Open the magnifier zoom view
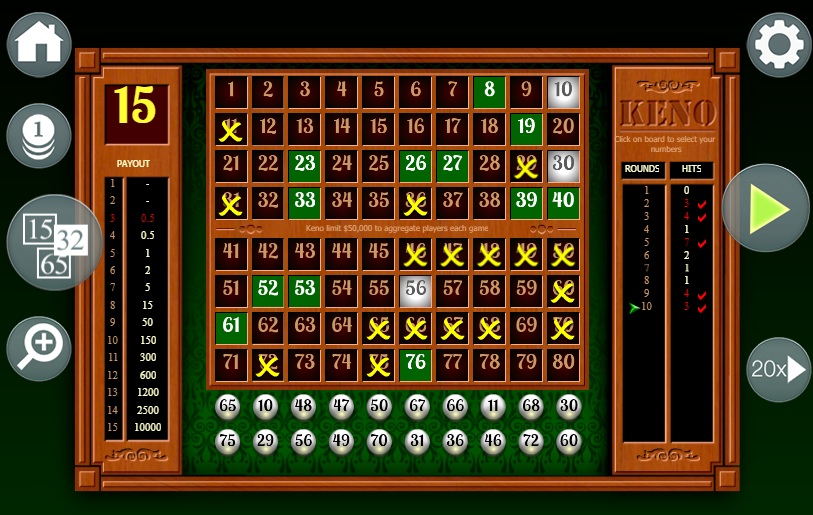The image size is (813, 515). point(39,347)
